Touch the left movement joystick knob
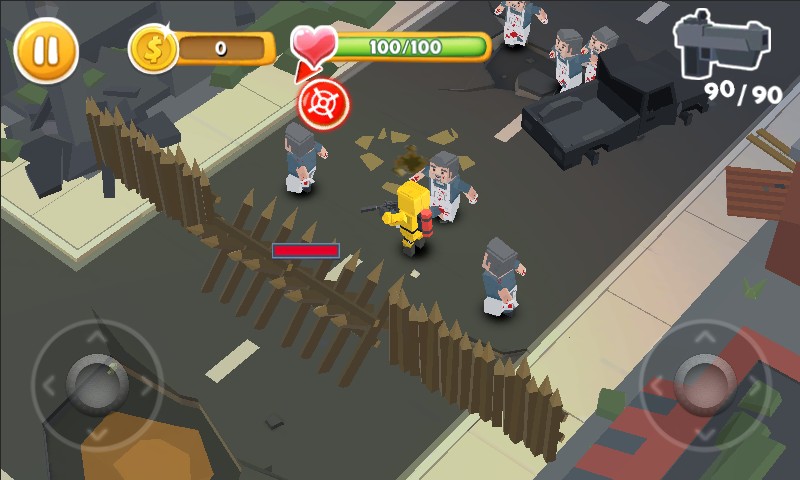 pyautogui.click(x=96, y=382)
